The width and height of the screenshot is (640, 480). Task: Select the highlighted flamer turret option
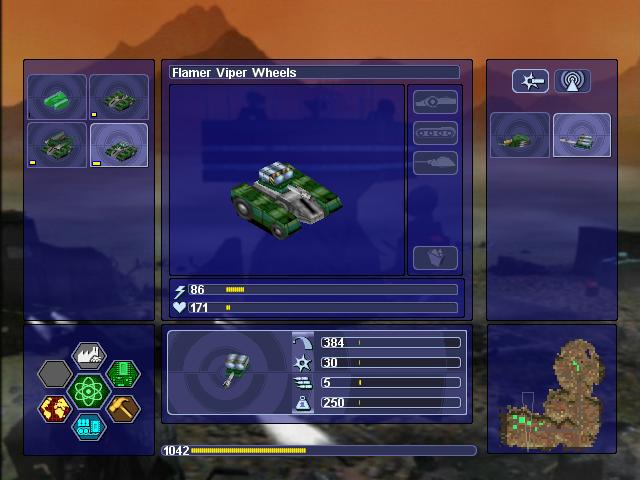coord(581,135)
